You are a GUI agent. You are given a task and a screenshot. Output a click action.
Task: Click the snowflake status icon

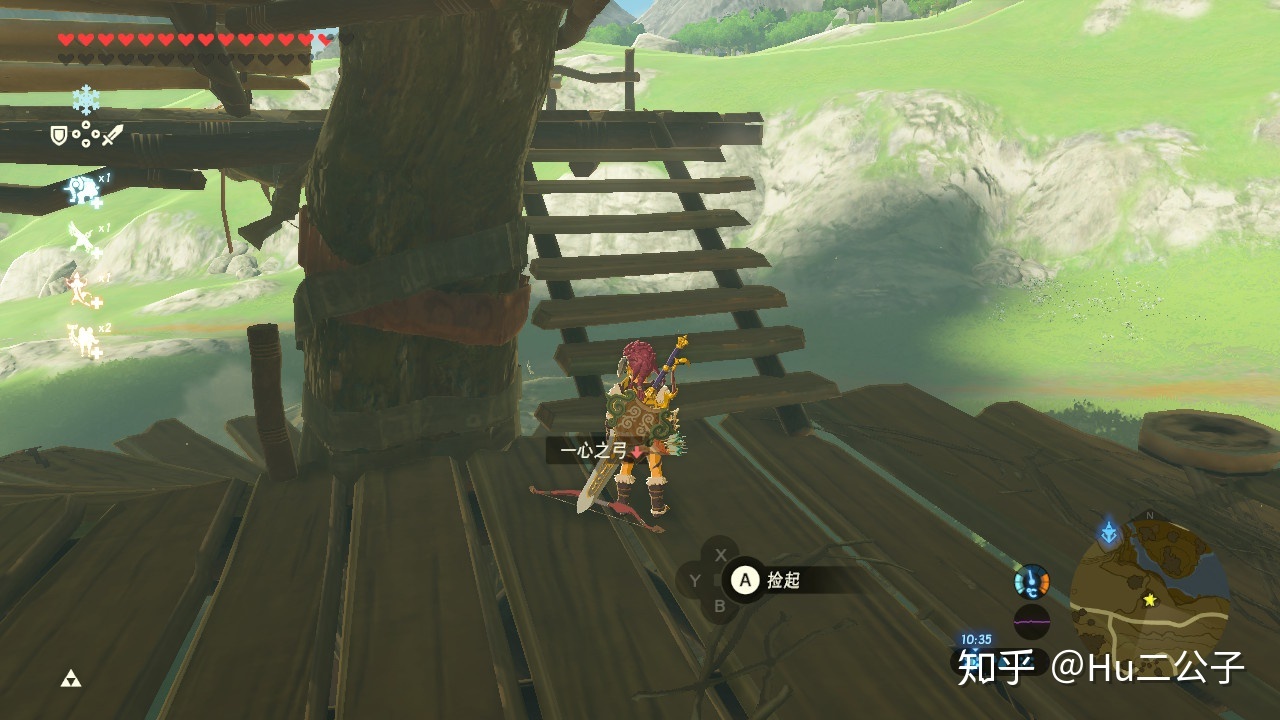(x=86, y=98)
